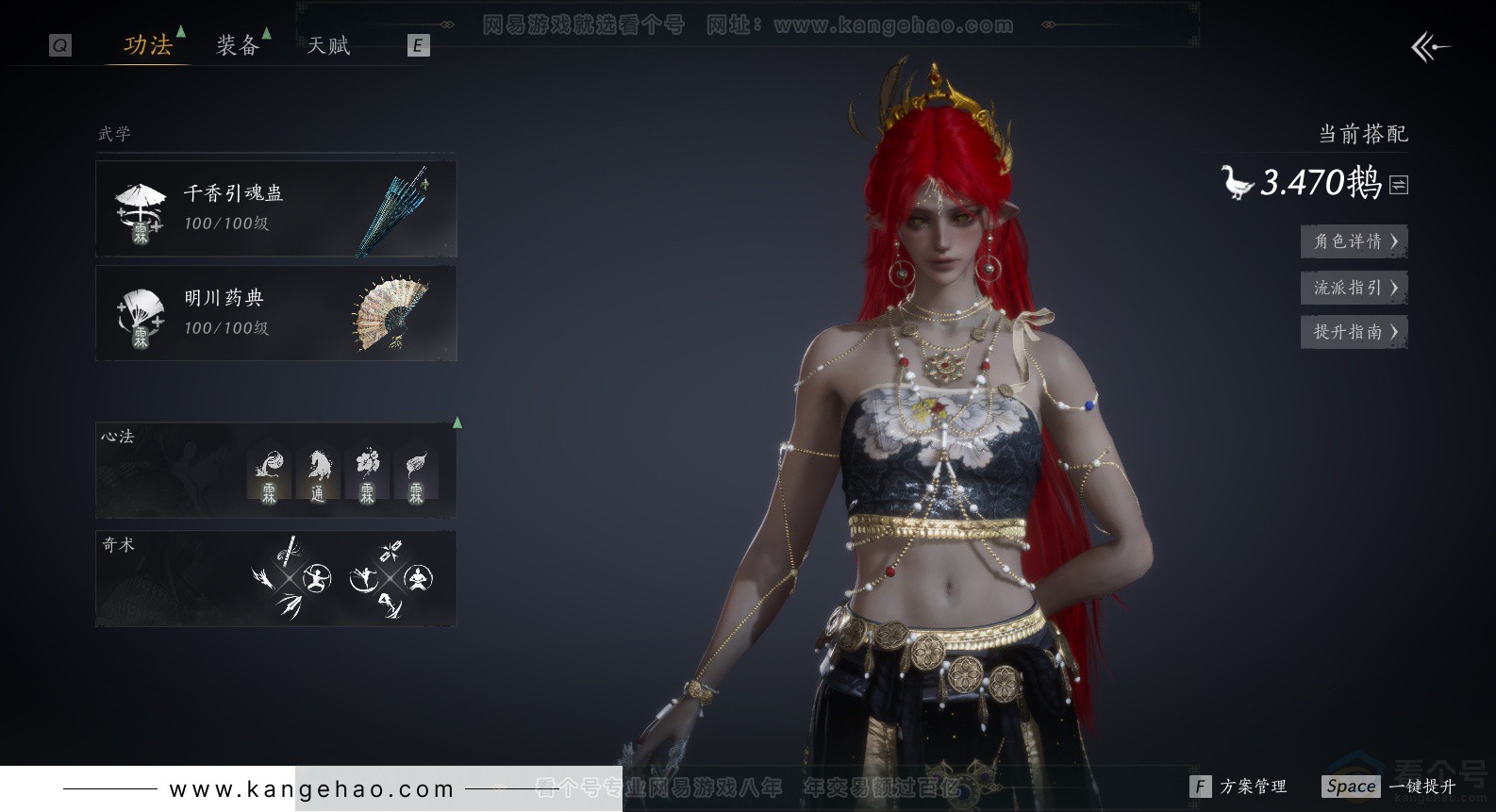The image size is (1496, 812).
Task: Choose the 明川药典 fan martial art
Action: point(275,313)
